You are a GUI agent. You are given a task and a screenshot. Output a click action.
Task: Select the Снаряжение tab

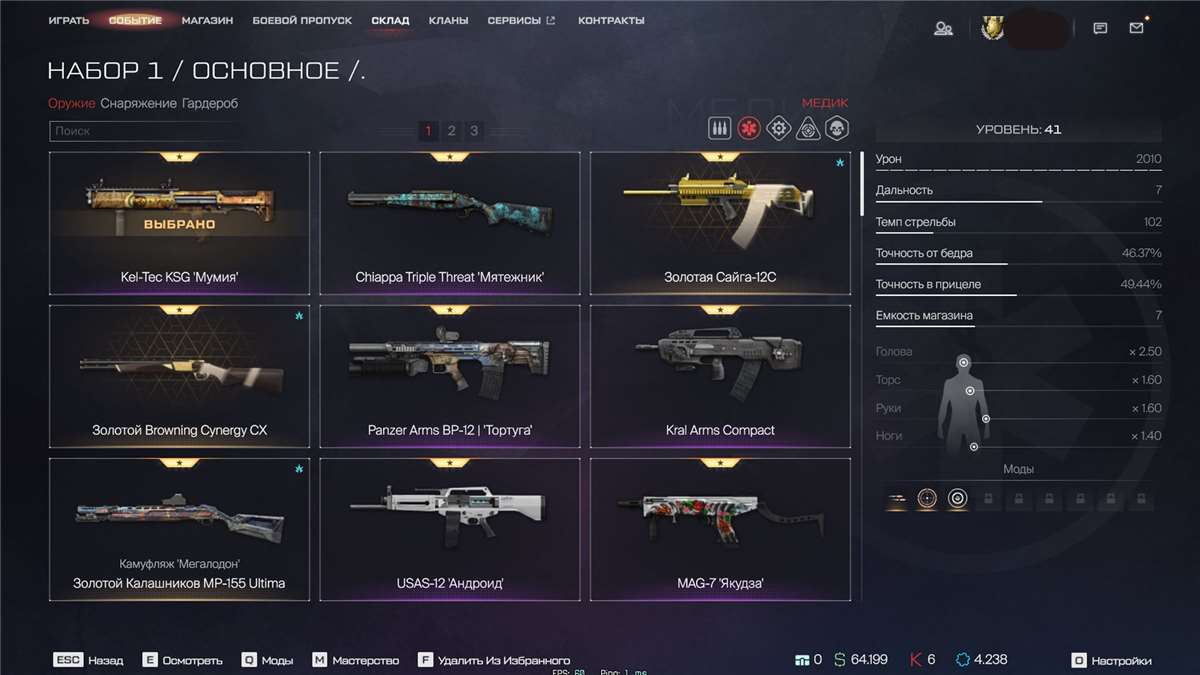click(x=138, y=103)
